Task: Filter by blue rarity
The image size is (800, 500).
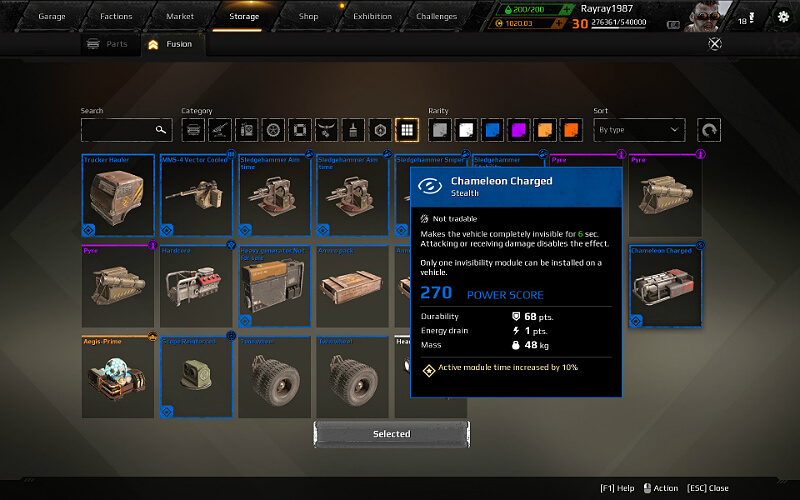Action: (x=492, y=130)
